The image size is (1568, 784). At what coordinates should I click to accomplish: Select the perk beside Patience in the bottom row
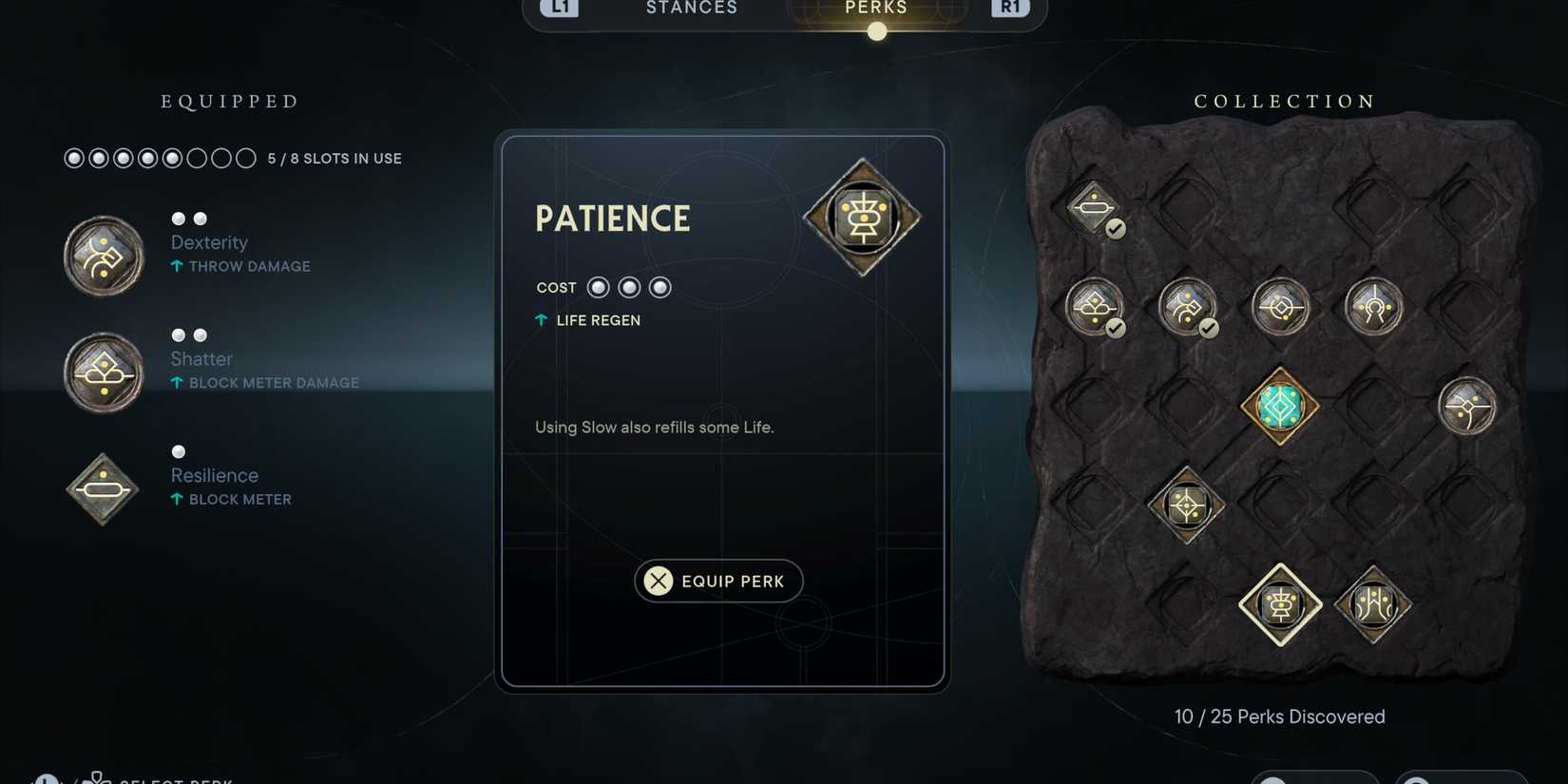[x=1371, y=603]
